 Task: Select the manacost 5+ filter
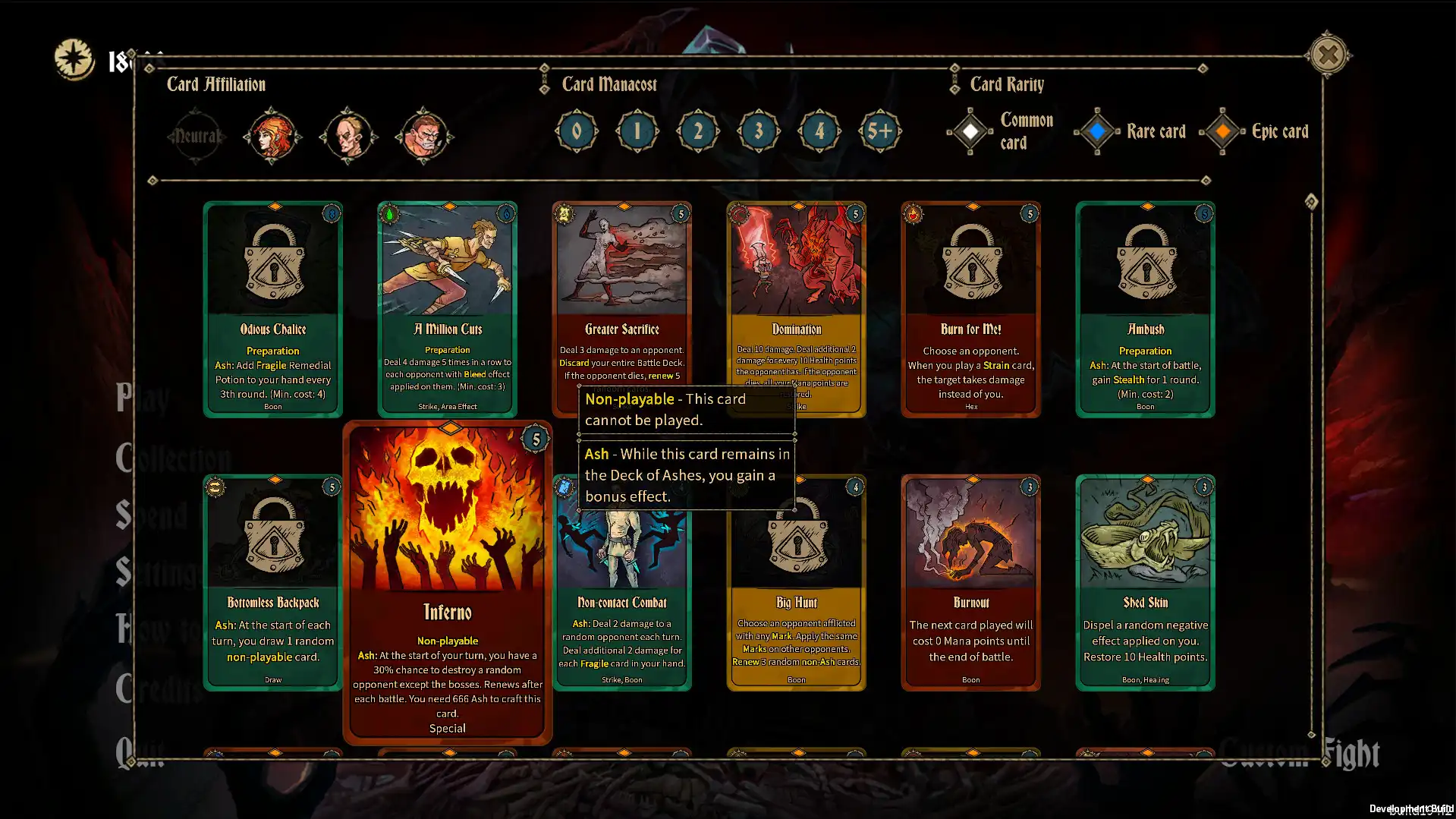pos(880,131)
